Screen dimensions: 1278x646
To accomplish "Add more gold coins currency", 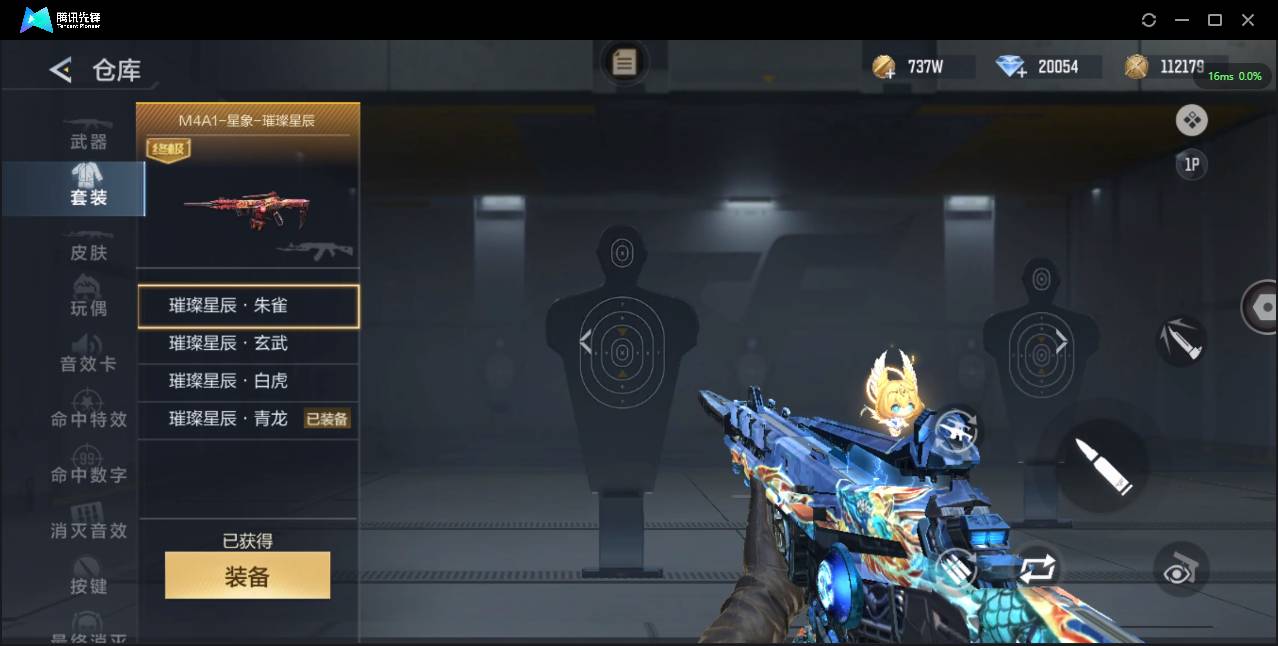I will (884, 68).
